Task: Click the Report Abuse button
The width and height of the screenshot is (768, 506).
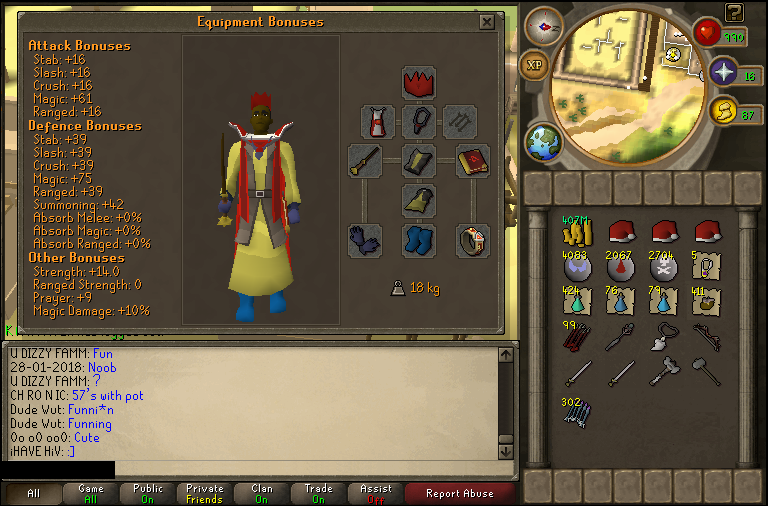Action: pos(460,493)
